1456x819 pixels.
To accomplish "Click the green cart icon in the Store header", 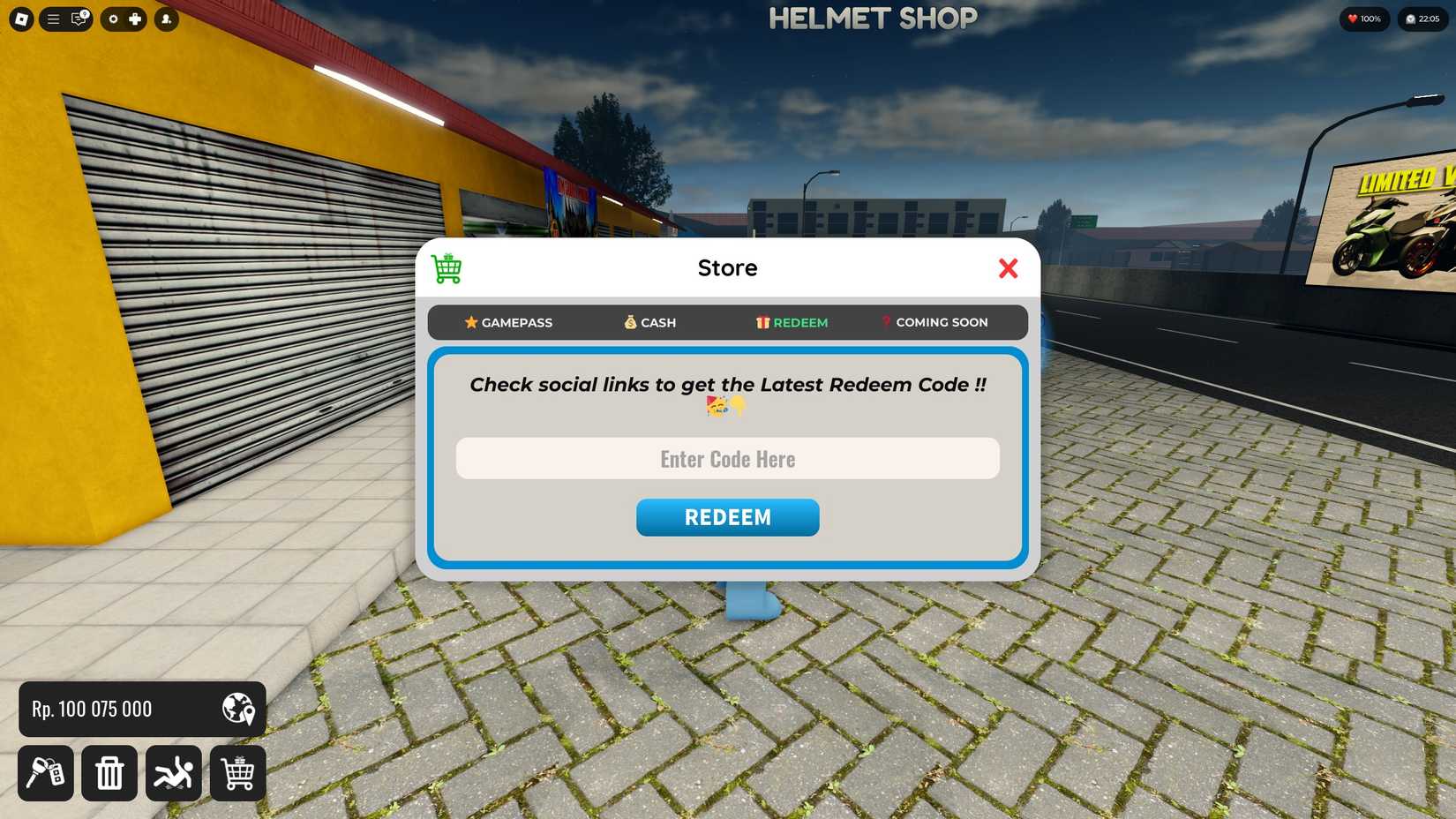I will coord(446,267).
